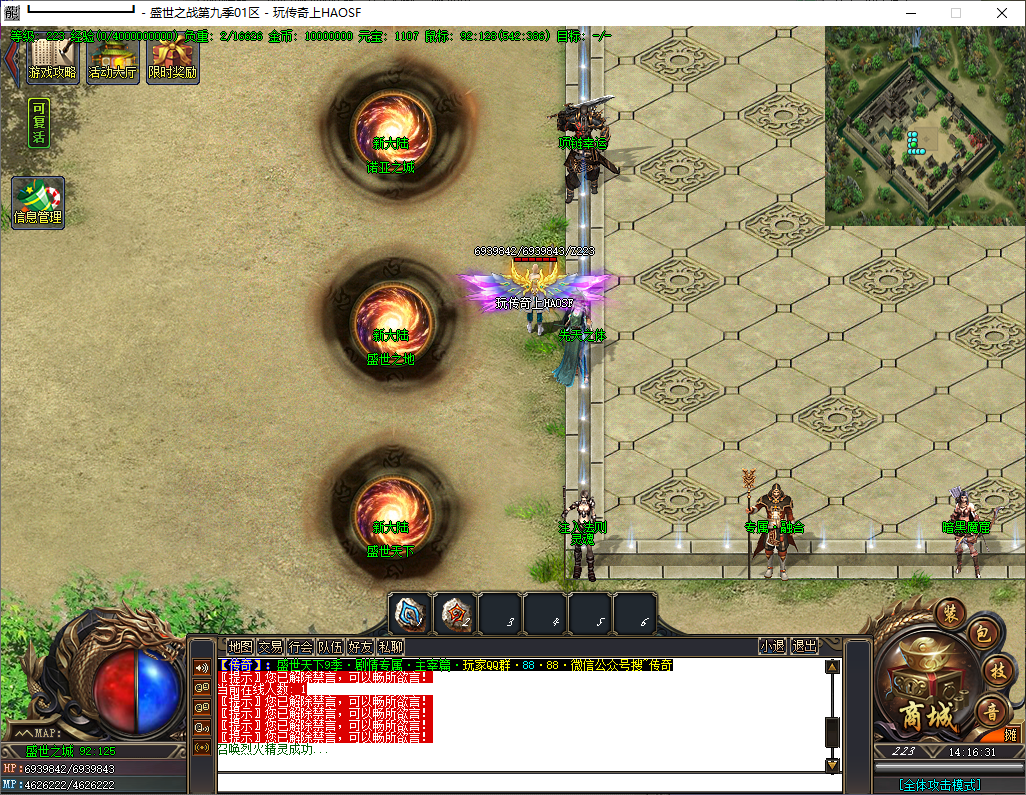Open the 队伍 team panel
The width and height of the screenshot is (1026, 795).
click(x=331, y=647)
